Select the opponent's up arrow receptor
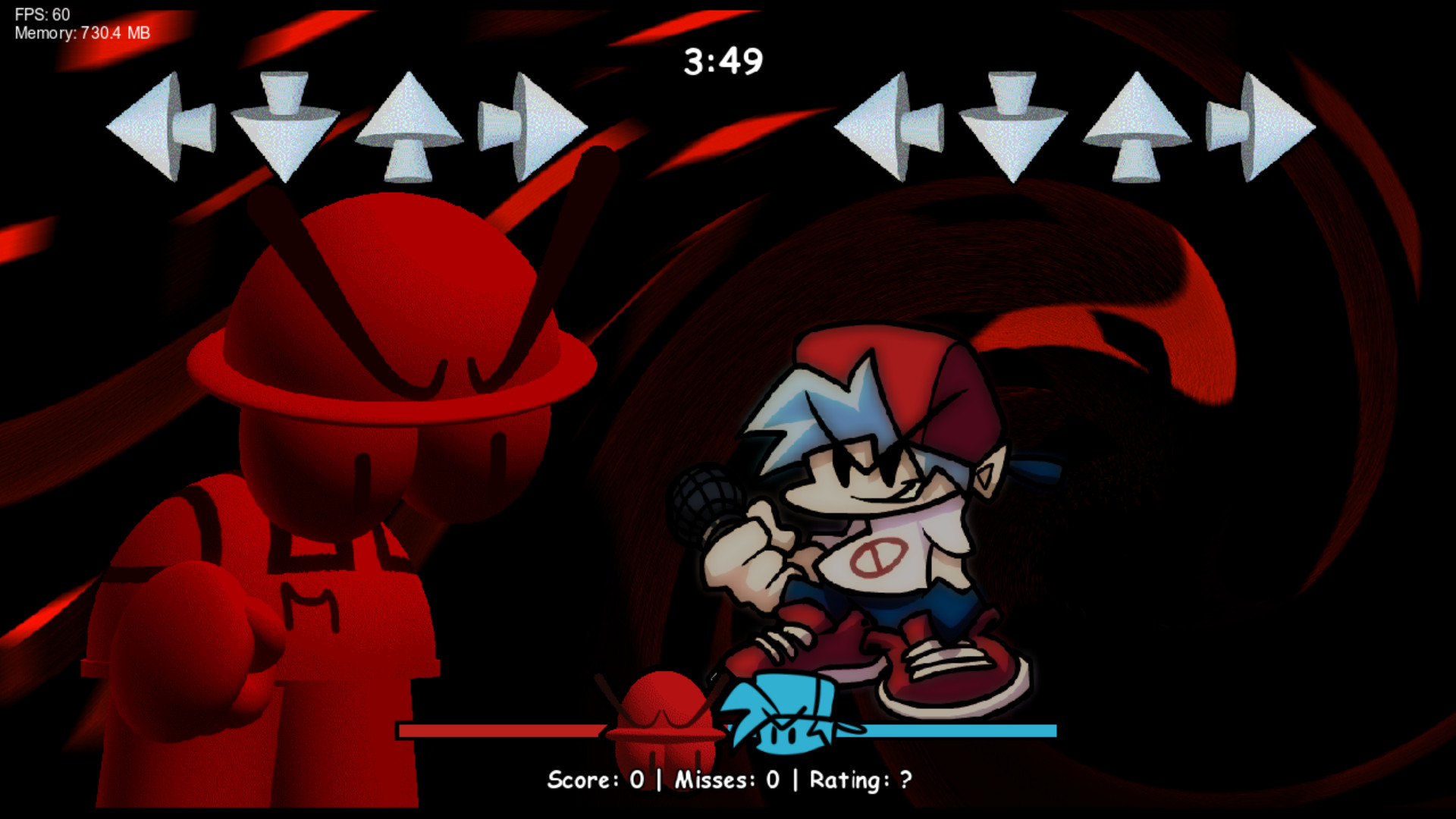This screenshot has width=1456, height=819. 409,125
